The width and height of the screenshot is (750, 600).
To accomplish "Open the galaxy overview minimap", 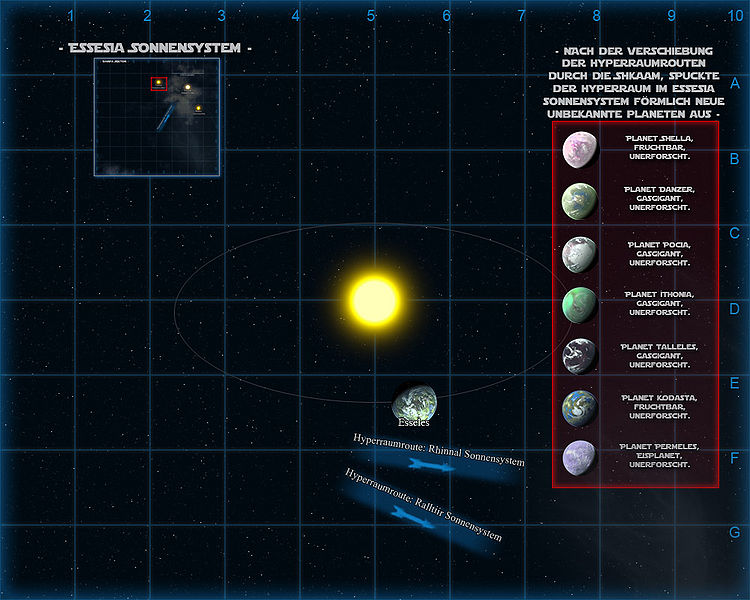I will pyautogui.click(x=157, y=117).
